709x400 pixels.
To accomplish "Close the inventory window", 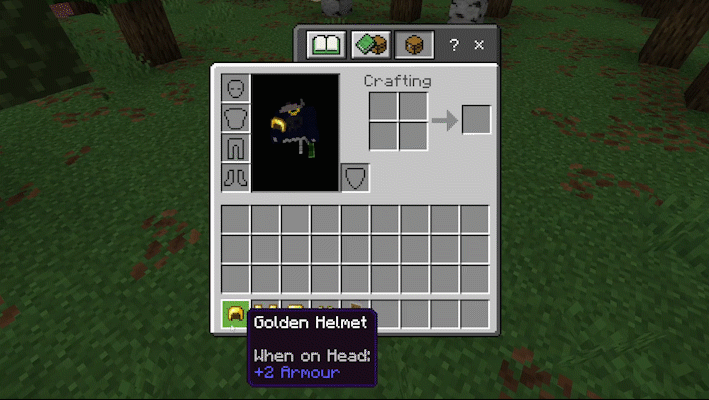I will point(479,45).
